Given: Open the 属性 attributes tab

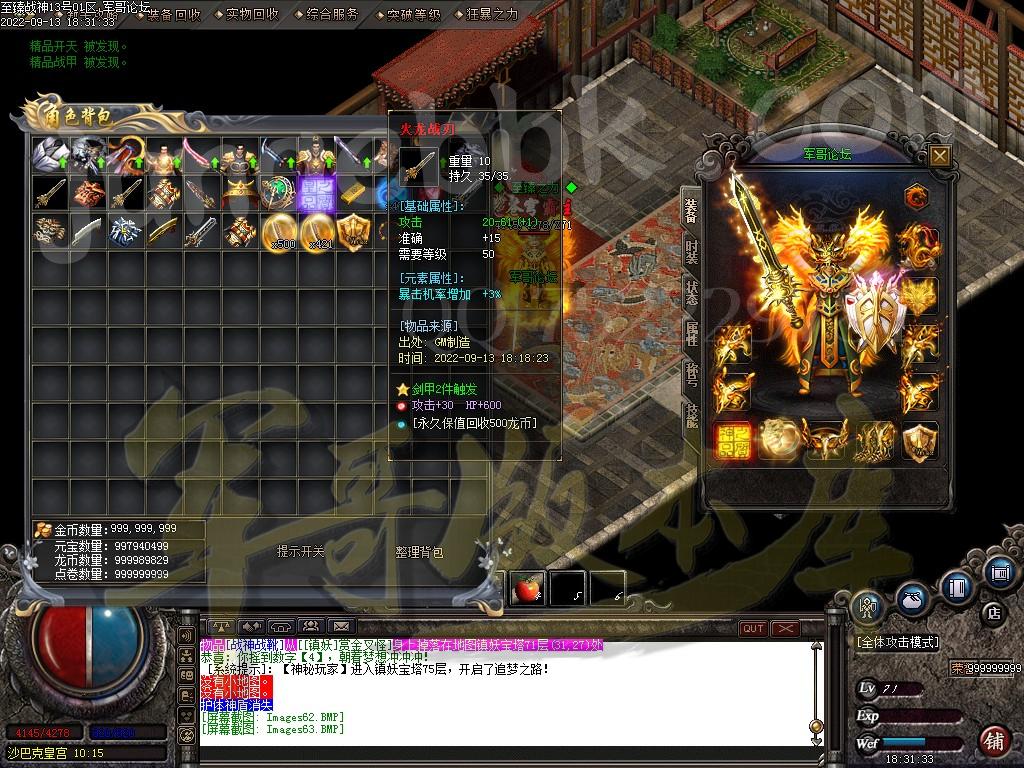Looking at the screenshot, I should [x=691, y=334].
